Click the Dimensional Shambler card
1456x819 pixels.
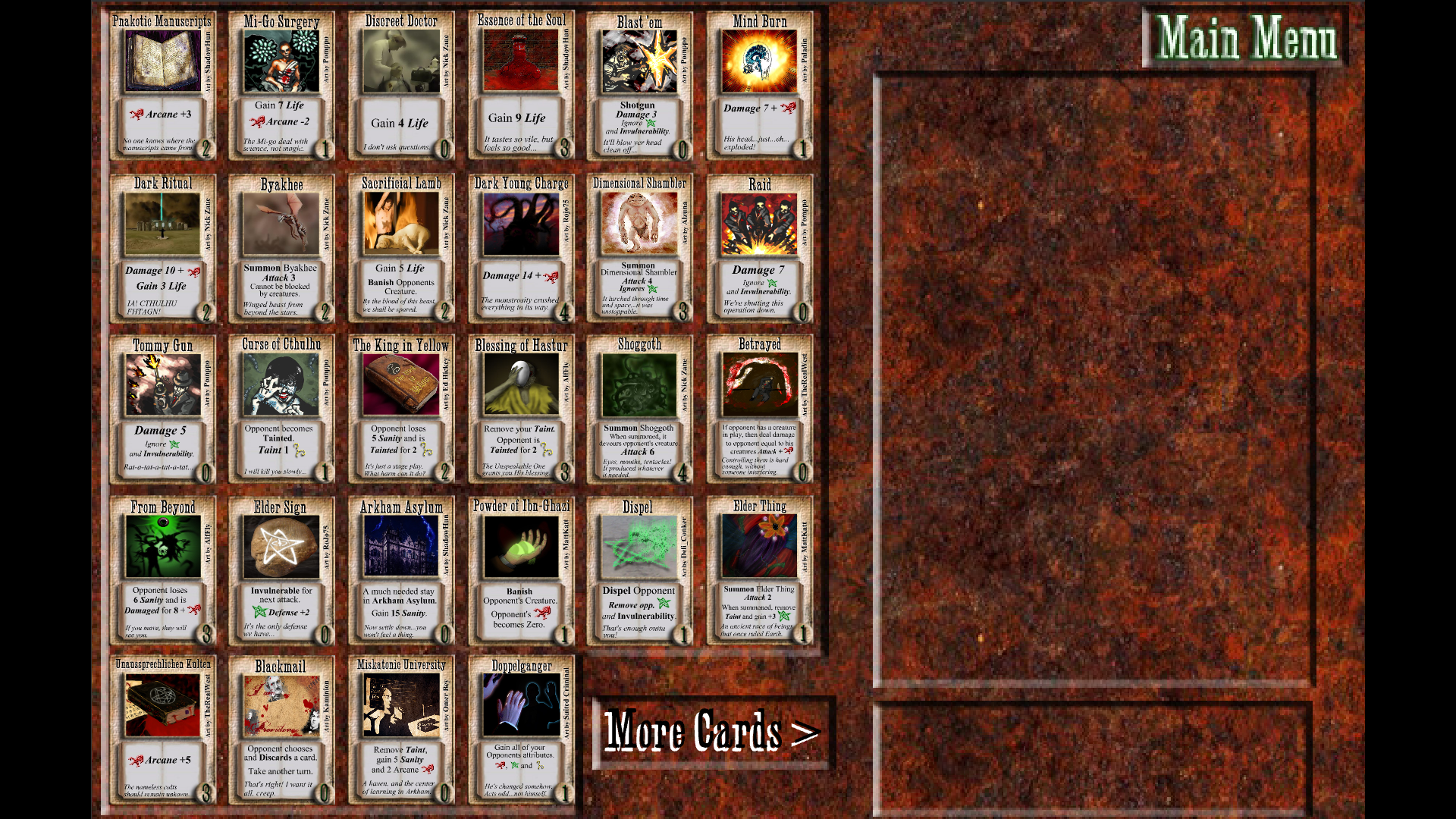coord(640,248)
